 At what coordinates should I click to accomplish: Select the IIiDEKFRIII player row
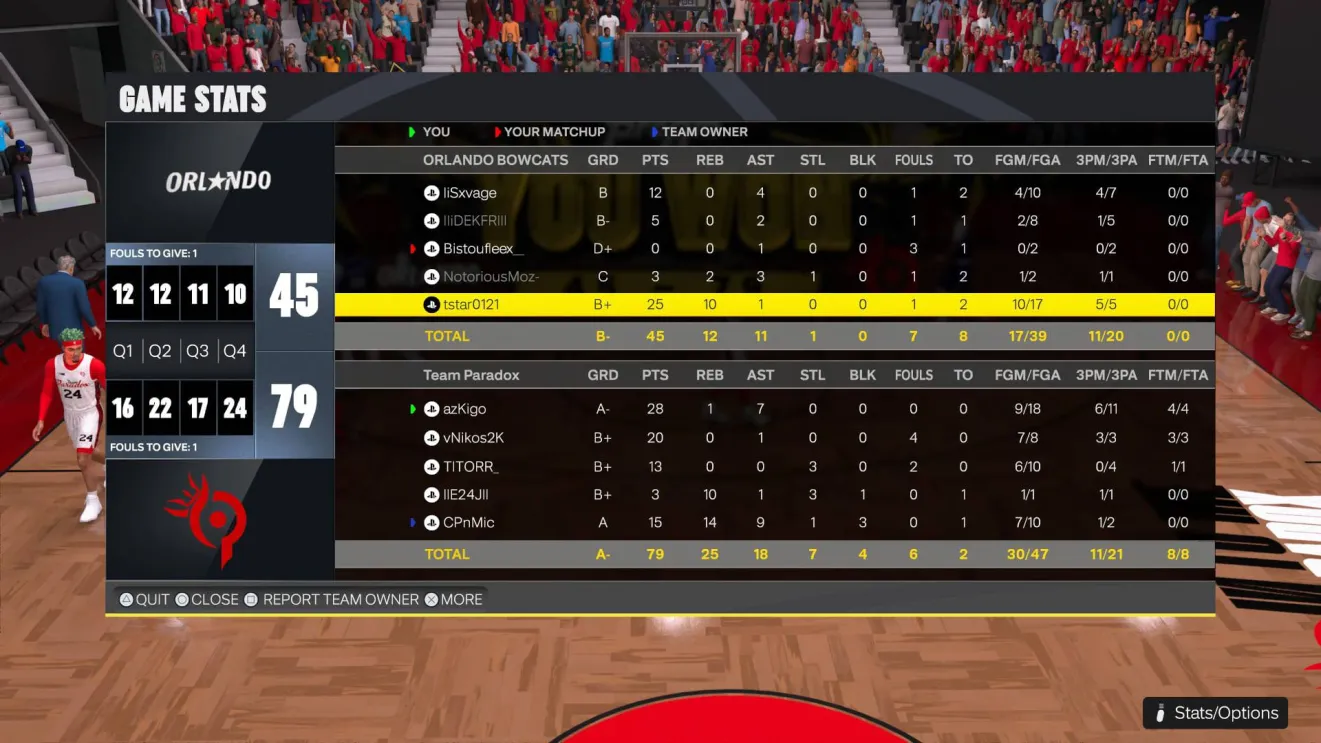click(x=475, y=221)
